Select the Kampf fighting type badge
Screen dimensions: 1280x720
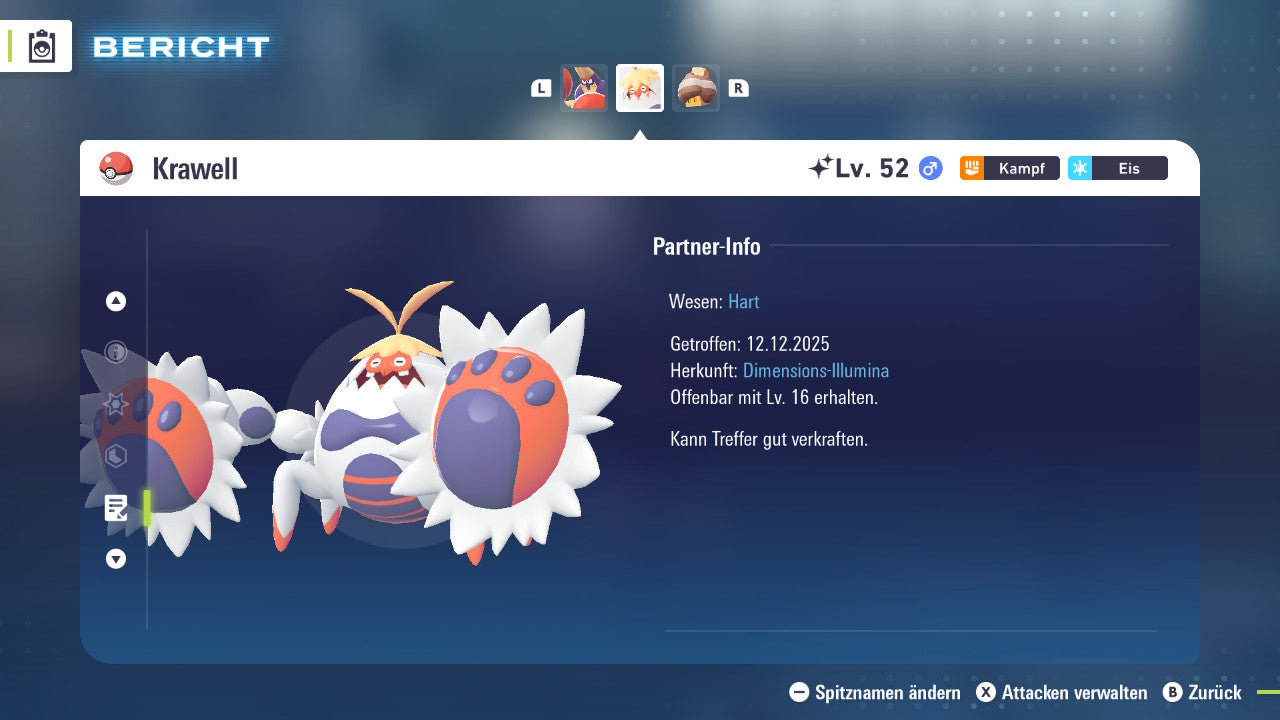pyautogui.click(x=1008, y=168)
